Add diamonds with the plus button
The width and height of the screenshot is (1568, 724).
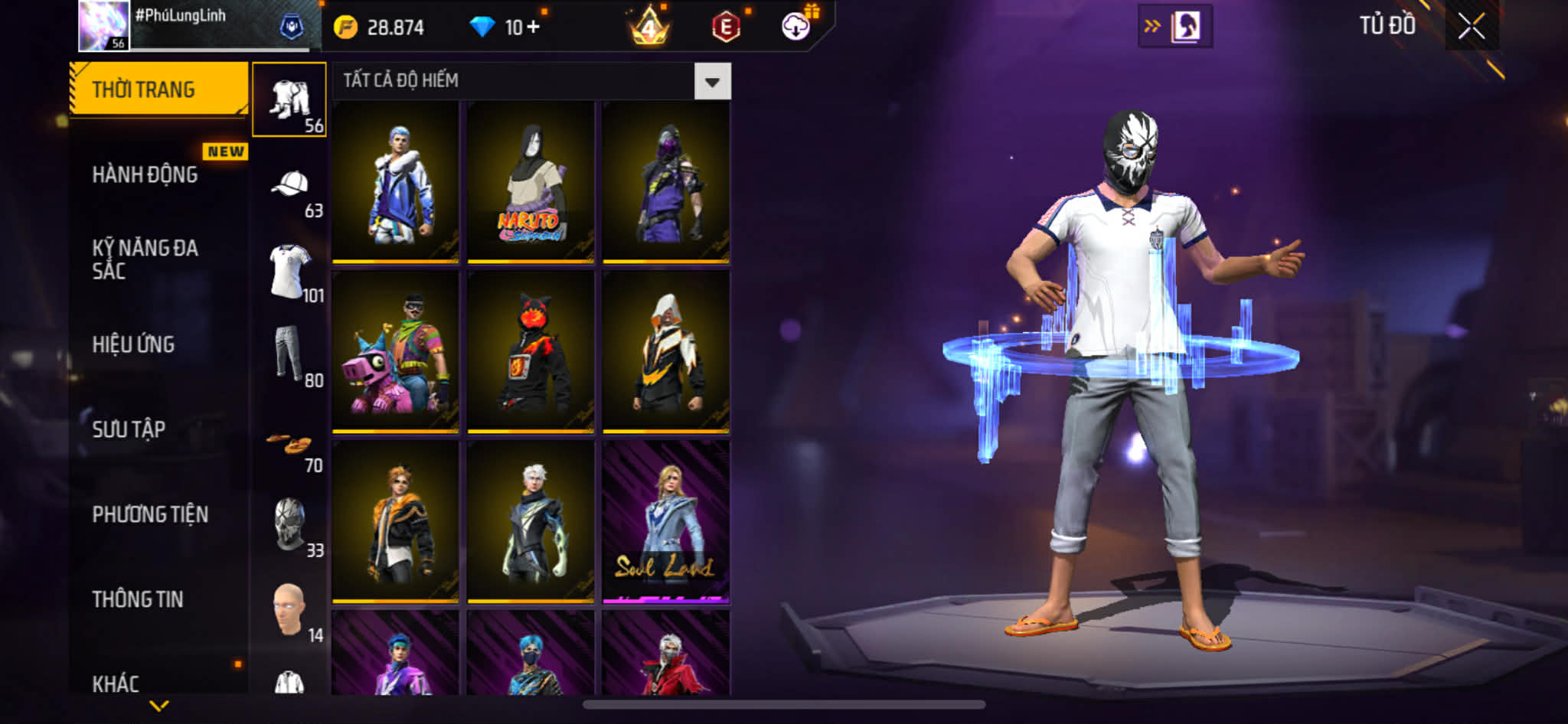pos(533,28)
